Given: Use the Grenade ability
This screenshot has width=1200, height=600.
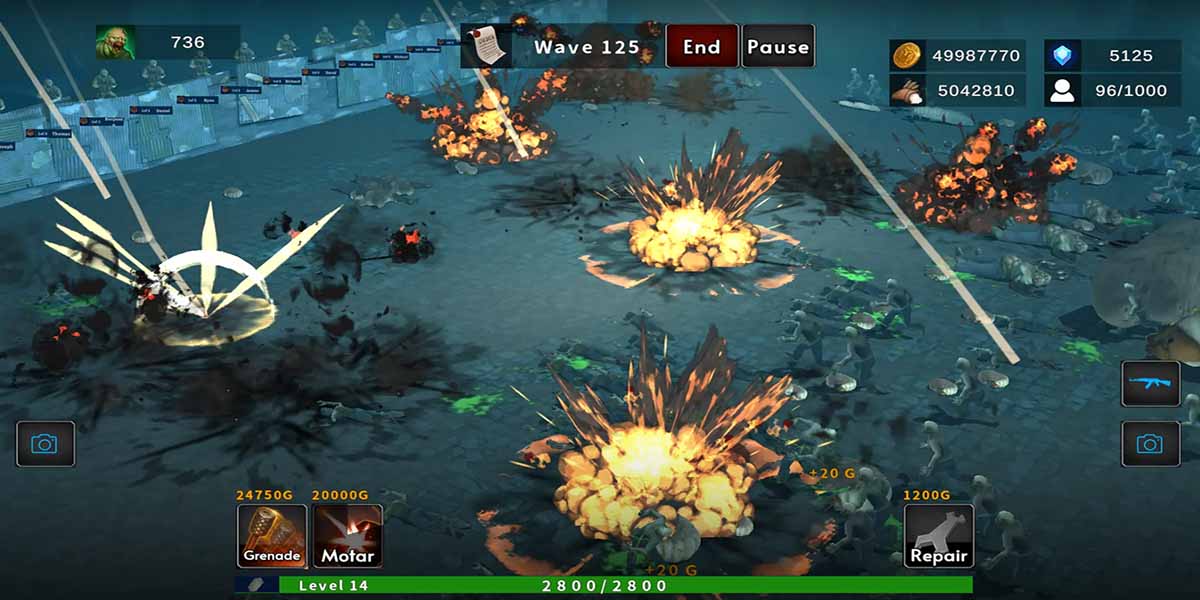Looking at the screenshot, I should click(x=272, y=536).
